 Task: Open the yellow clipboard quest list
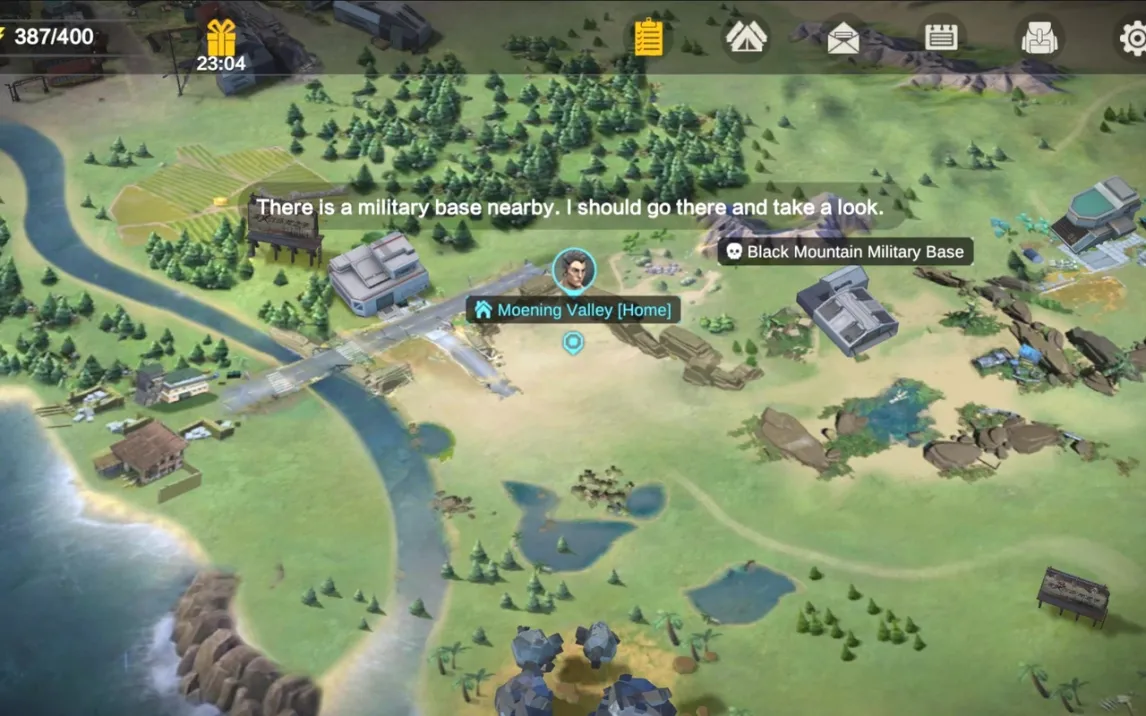coord(648,38)
